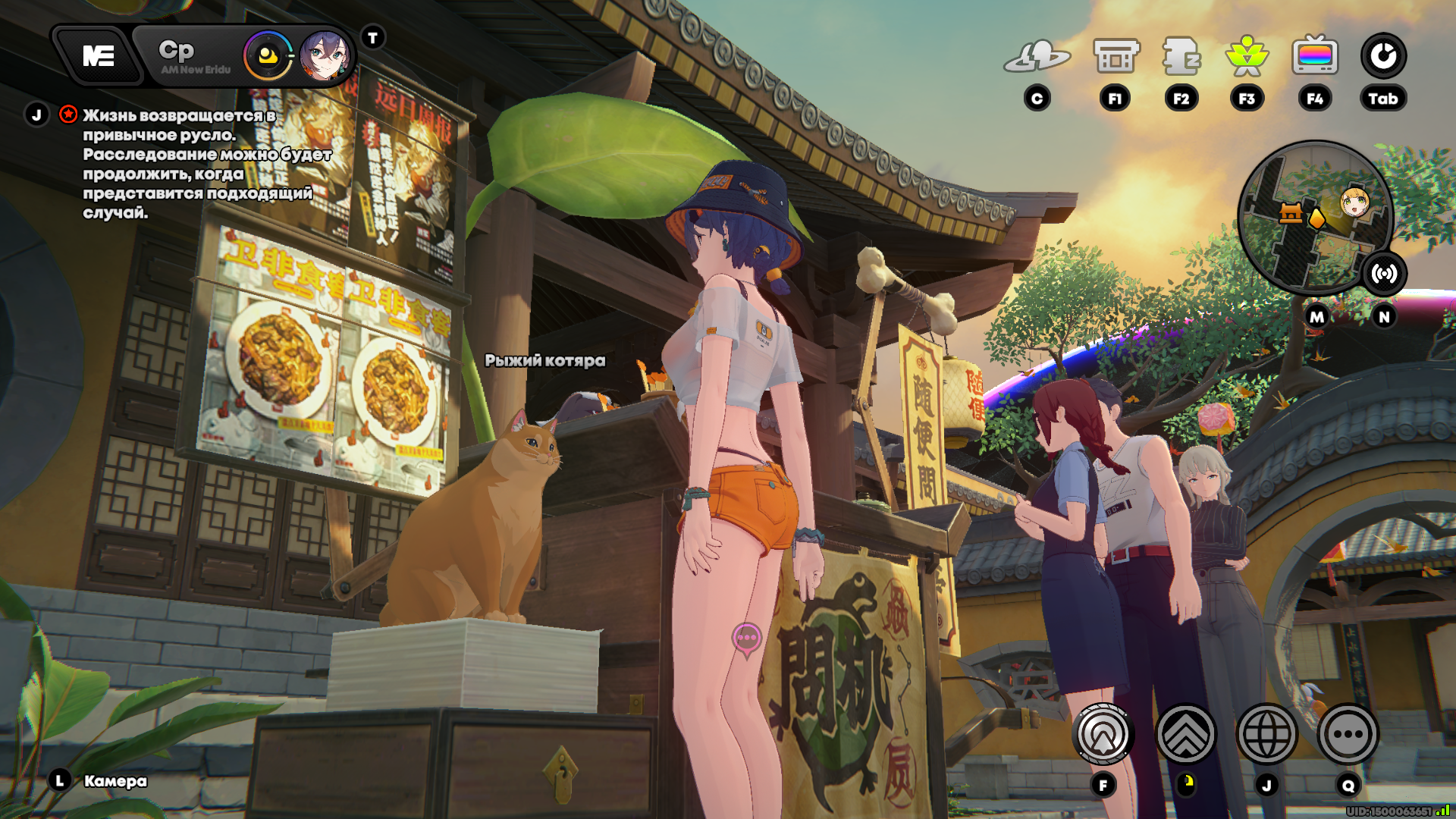Open the day and time panel
The width and height of the screenshot is (1456, 819).
(193, 56)
